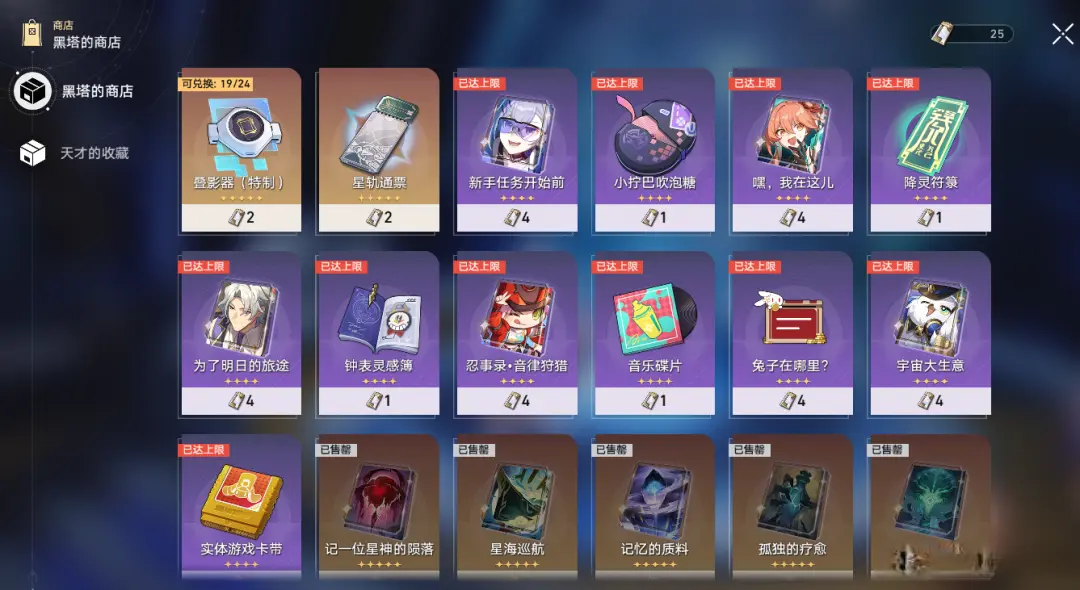Pick the 实体游戏卡带 item card
The width and height of the screenshot is (1080, 590).
click(x=240, y=507)
